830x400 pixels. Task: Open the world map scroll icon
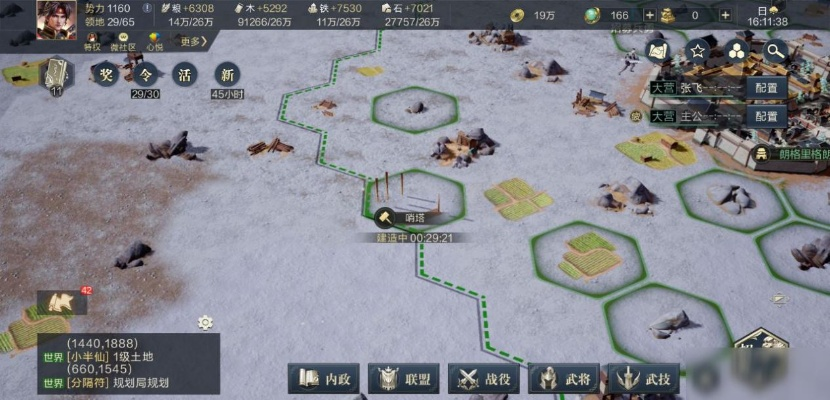point(658,51)
